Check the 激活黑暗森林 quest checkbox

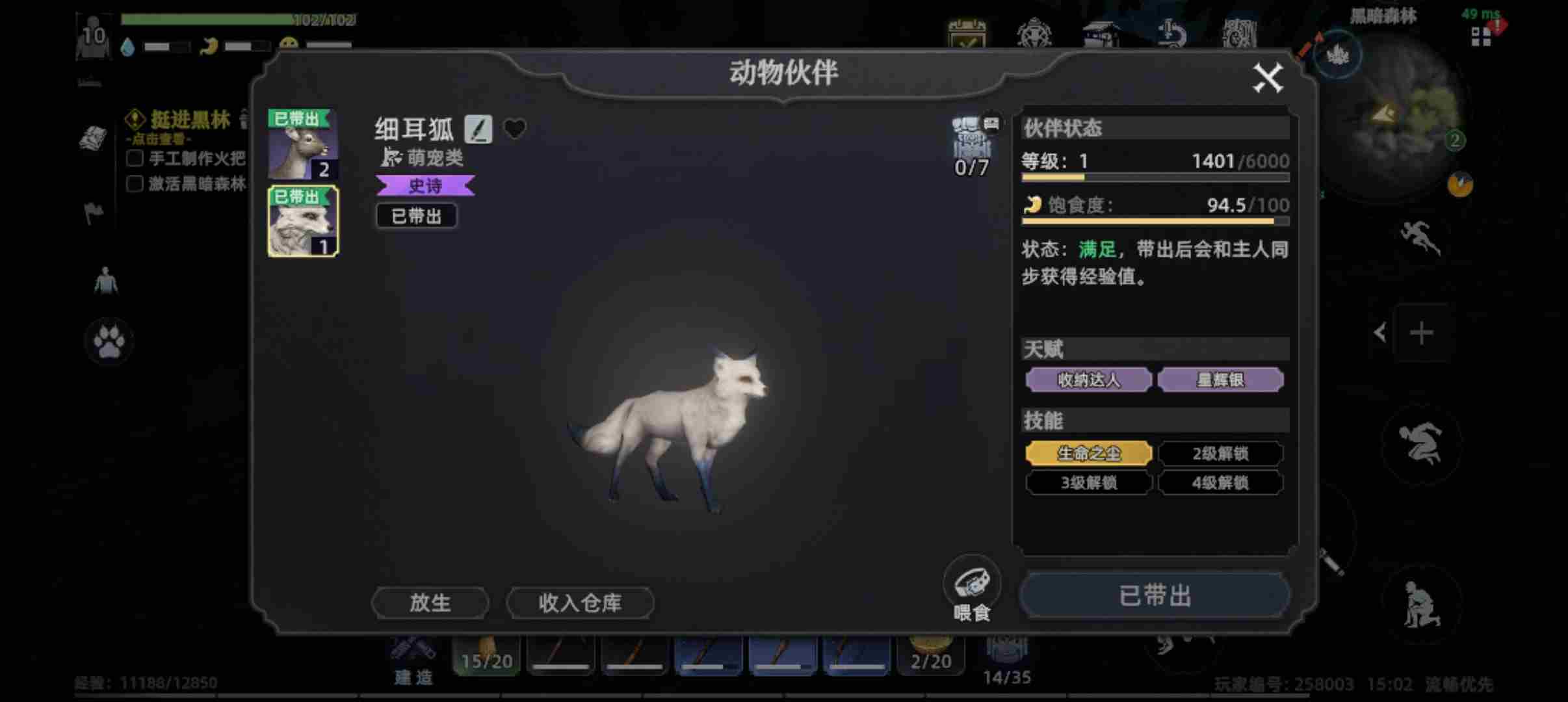135,184
